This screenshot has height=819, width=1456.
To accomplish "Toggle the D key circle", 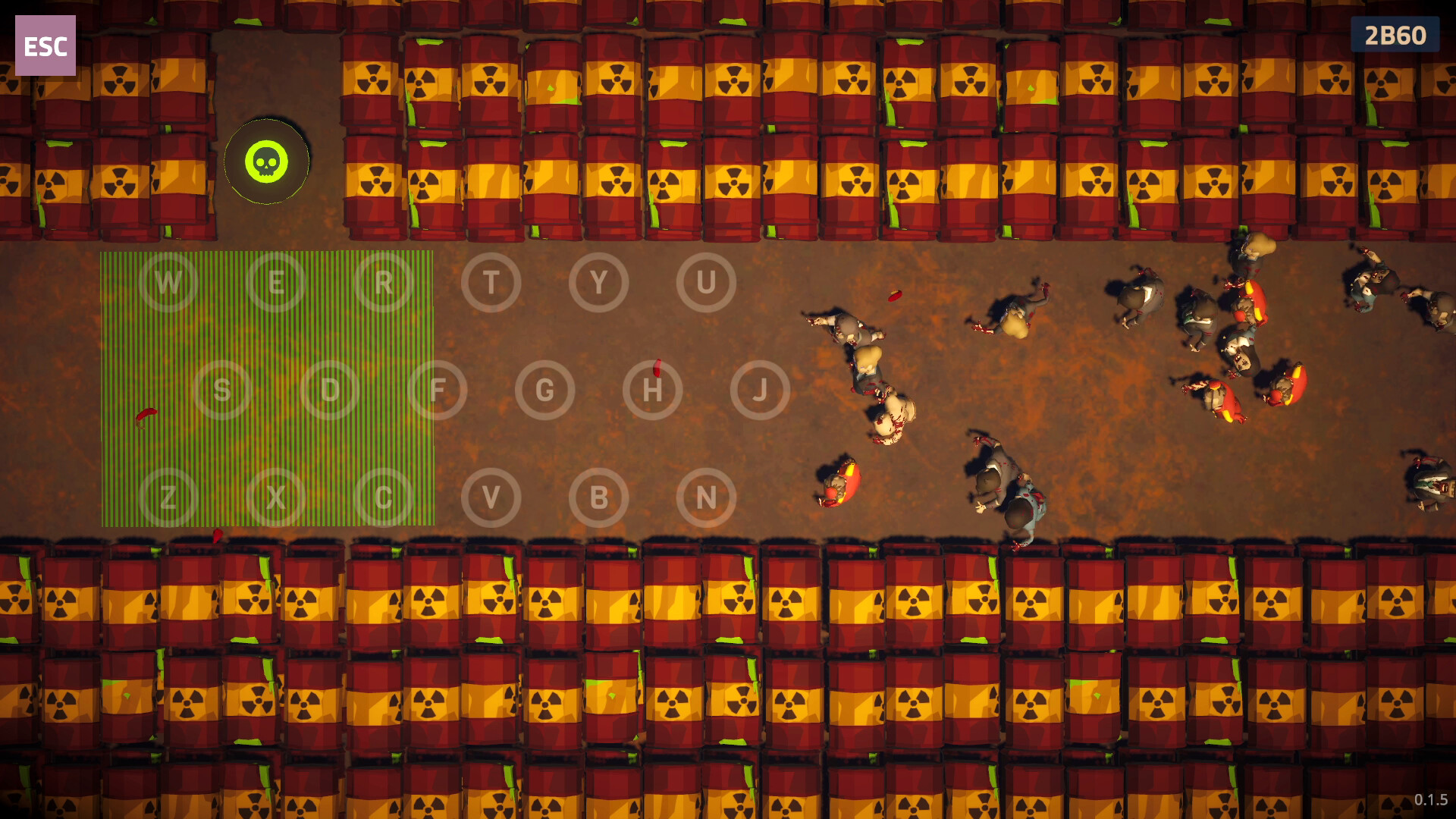I will pyautogui.click(x=330, y=390).
